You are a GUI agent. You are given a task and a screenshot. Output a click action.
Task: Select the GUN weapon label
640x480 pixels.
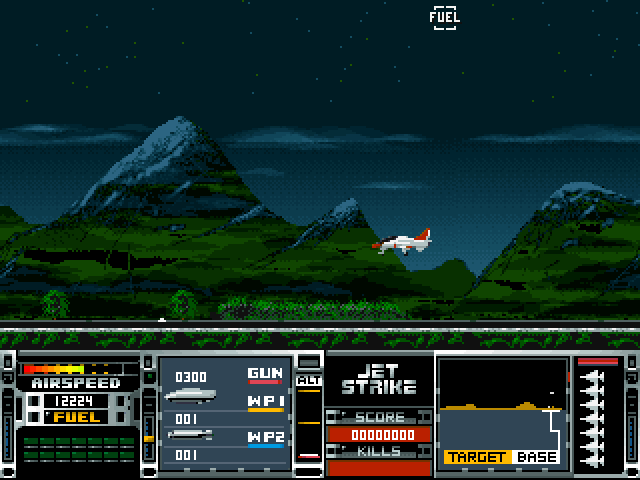265,374
